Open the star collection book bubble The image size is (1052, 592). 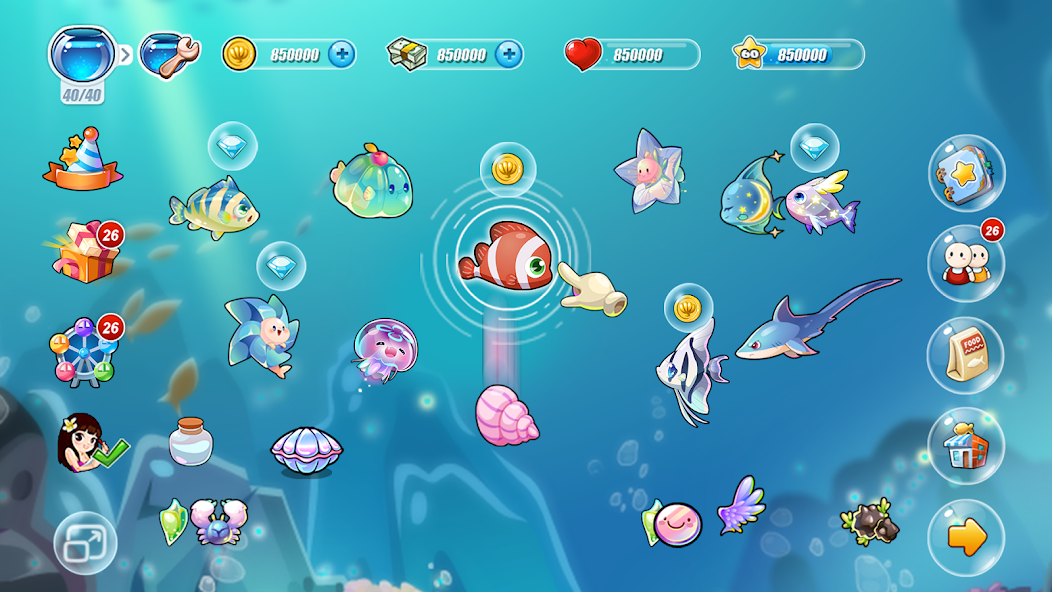965,173
